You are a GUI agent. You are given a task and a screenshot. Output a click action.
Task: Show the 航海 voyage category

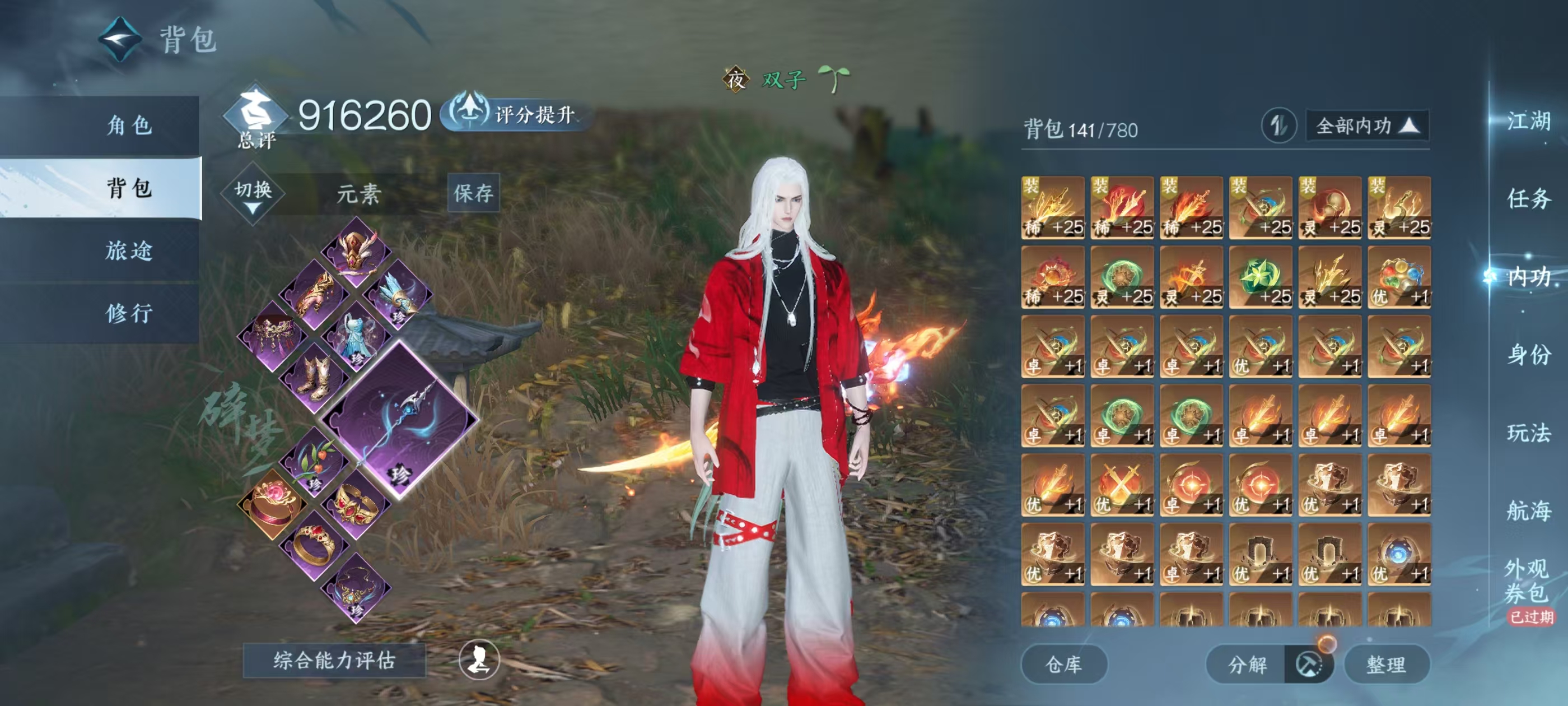point(1528,510)
